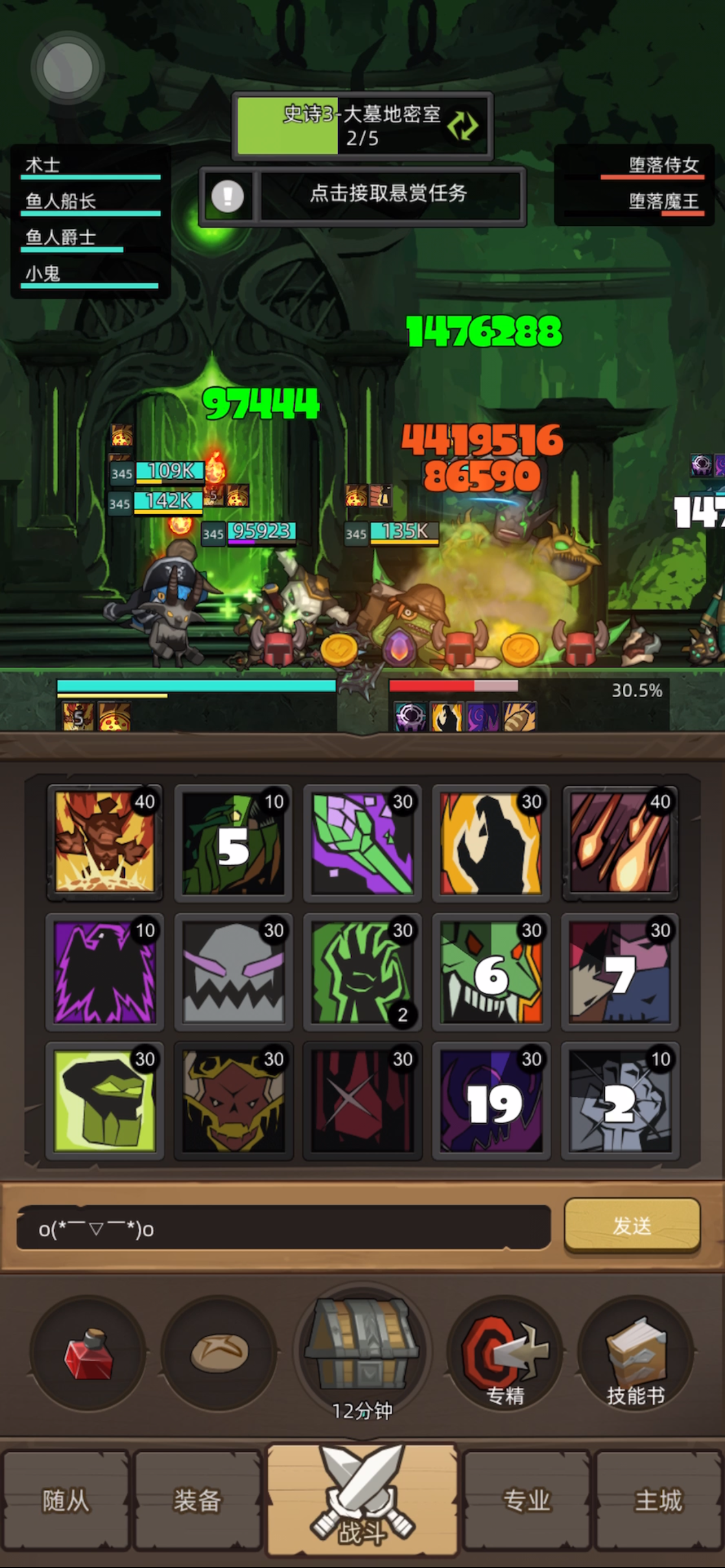Use the purple crystal serpent skill
Screen dimensions: 725x1568
pyautogui.click(x=363, y=844)
